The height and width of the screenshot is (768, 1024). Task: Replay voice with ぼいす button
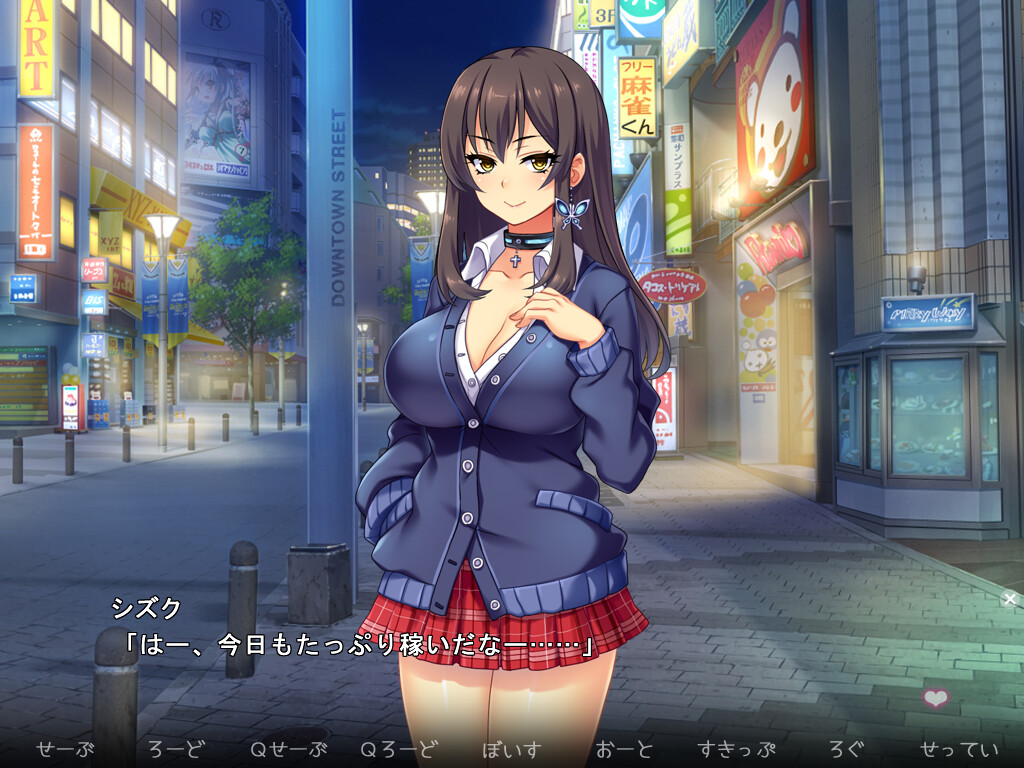pos(511,749)
